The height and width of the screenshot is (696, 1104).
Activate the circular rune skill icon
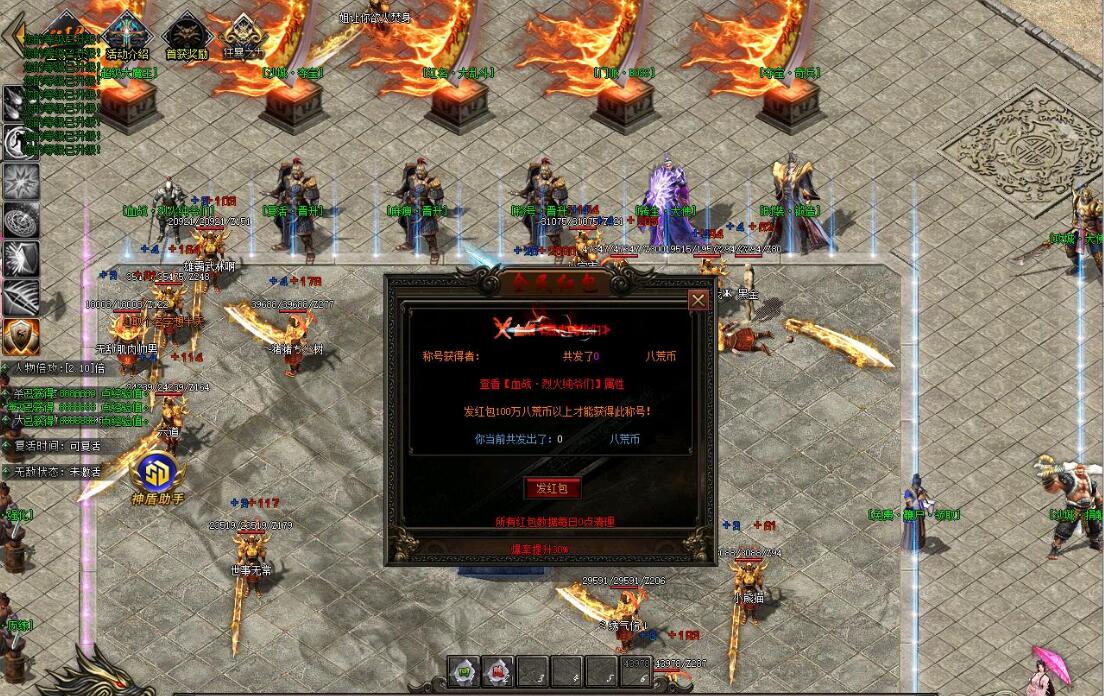[20, 219]
